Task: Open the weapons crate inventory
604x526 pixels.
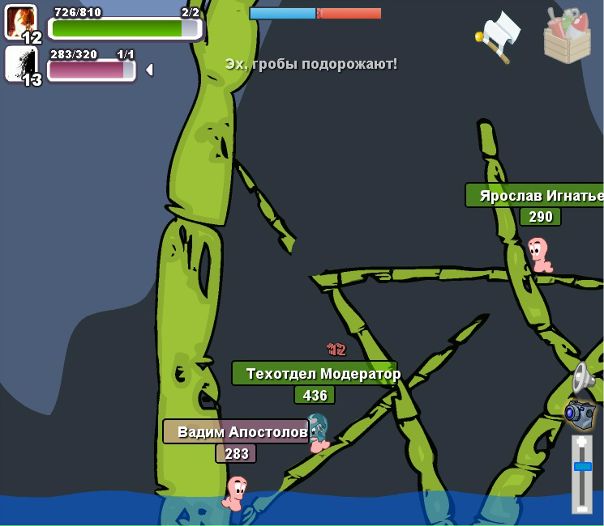Action: [x=567, y=35]
